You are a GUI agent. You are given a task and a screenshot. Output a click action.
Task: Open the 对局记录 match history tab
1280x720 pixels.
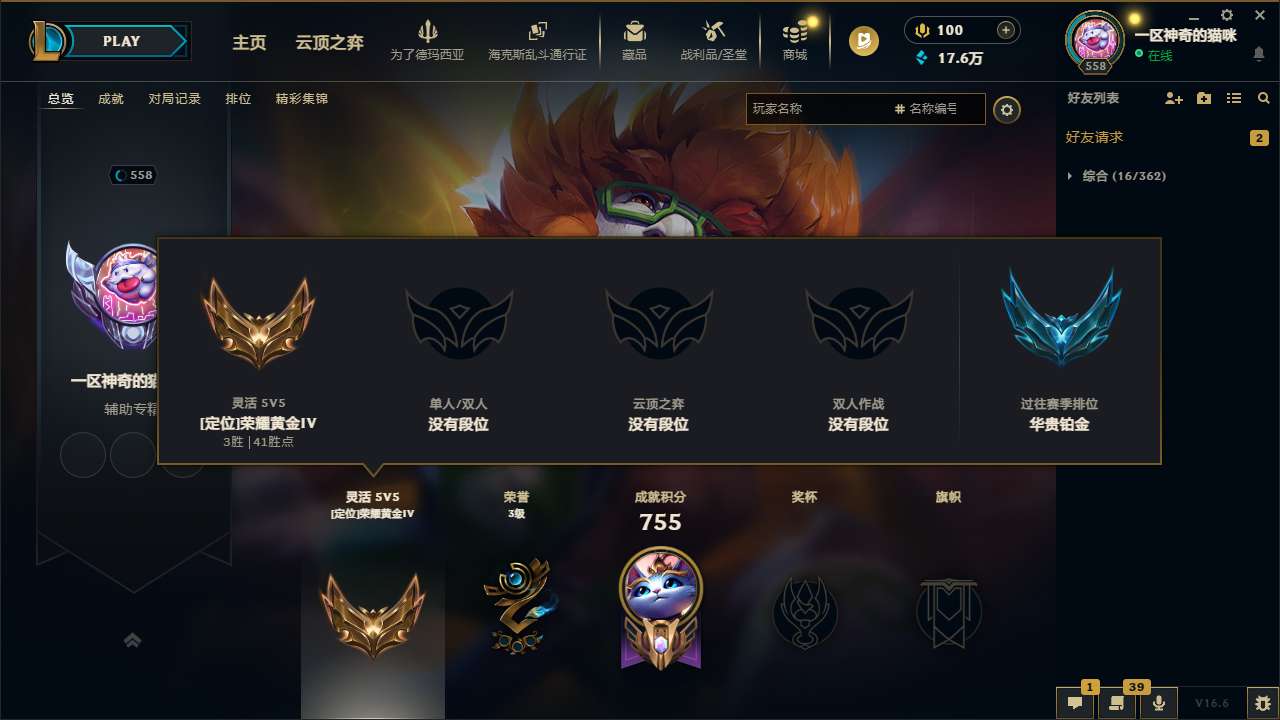pos(175,98)
